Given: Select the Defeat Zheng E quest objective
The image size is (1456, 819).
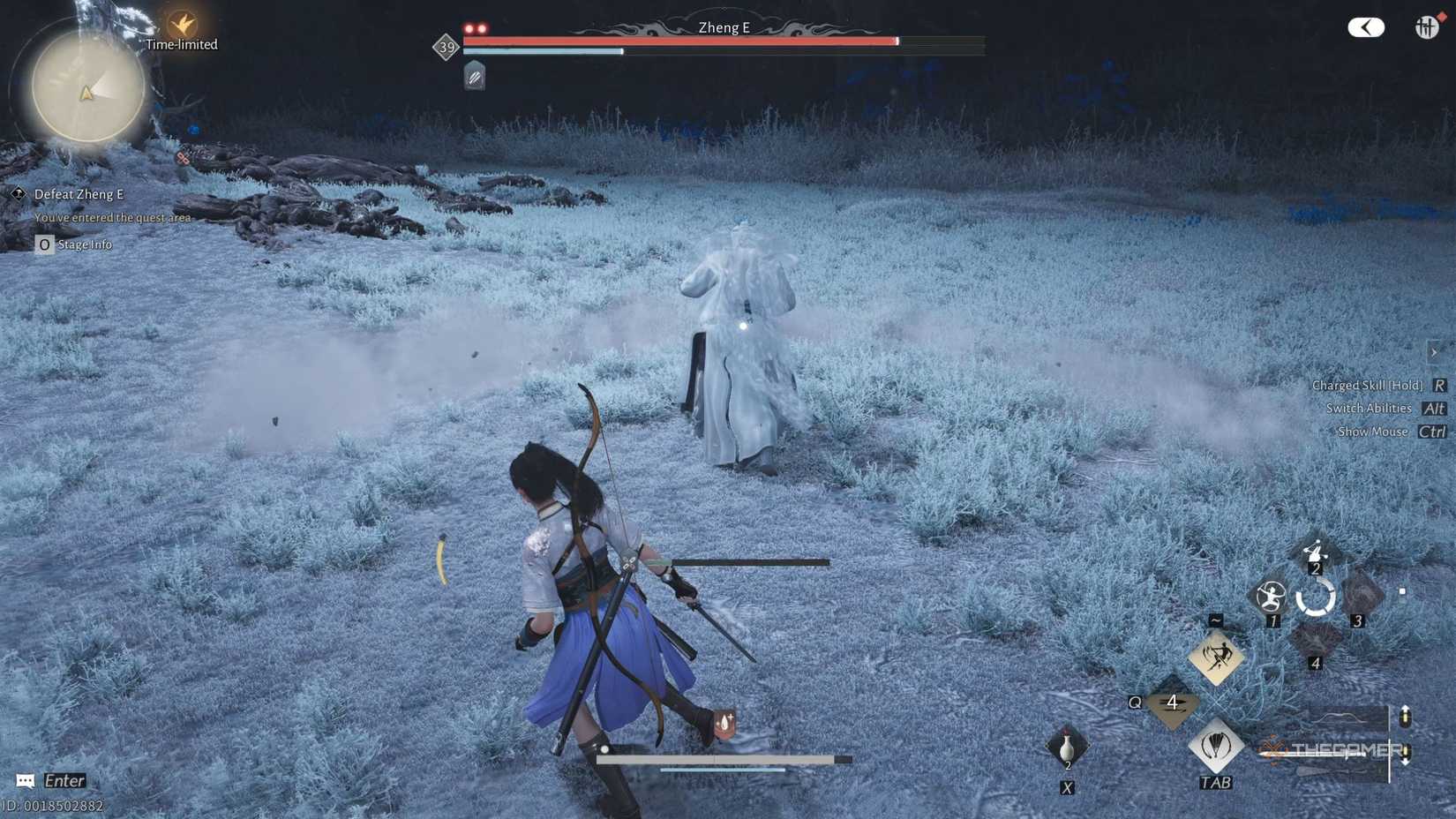Looking at the screenshot, I should coord(79,194).
